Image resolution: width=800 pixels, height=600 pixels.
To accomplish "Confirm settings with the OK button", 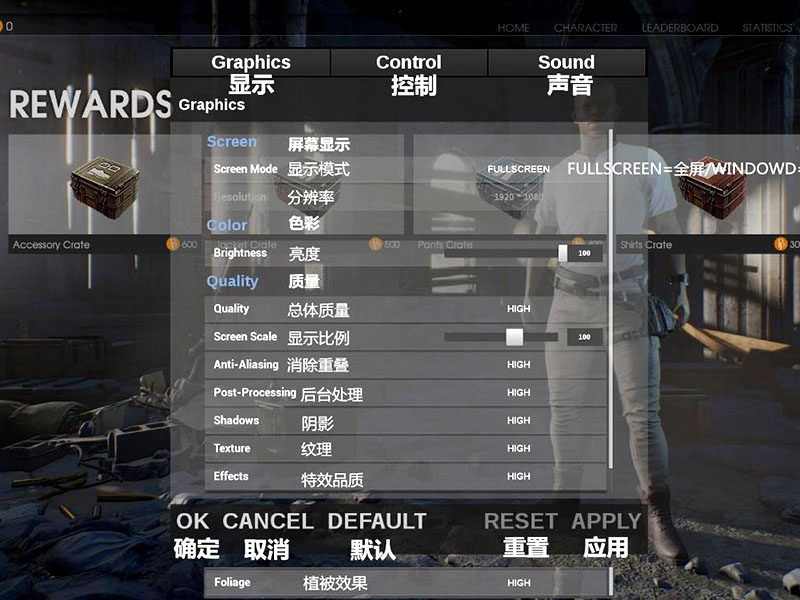I will point(193,521).
